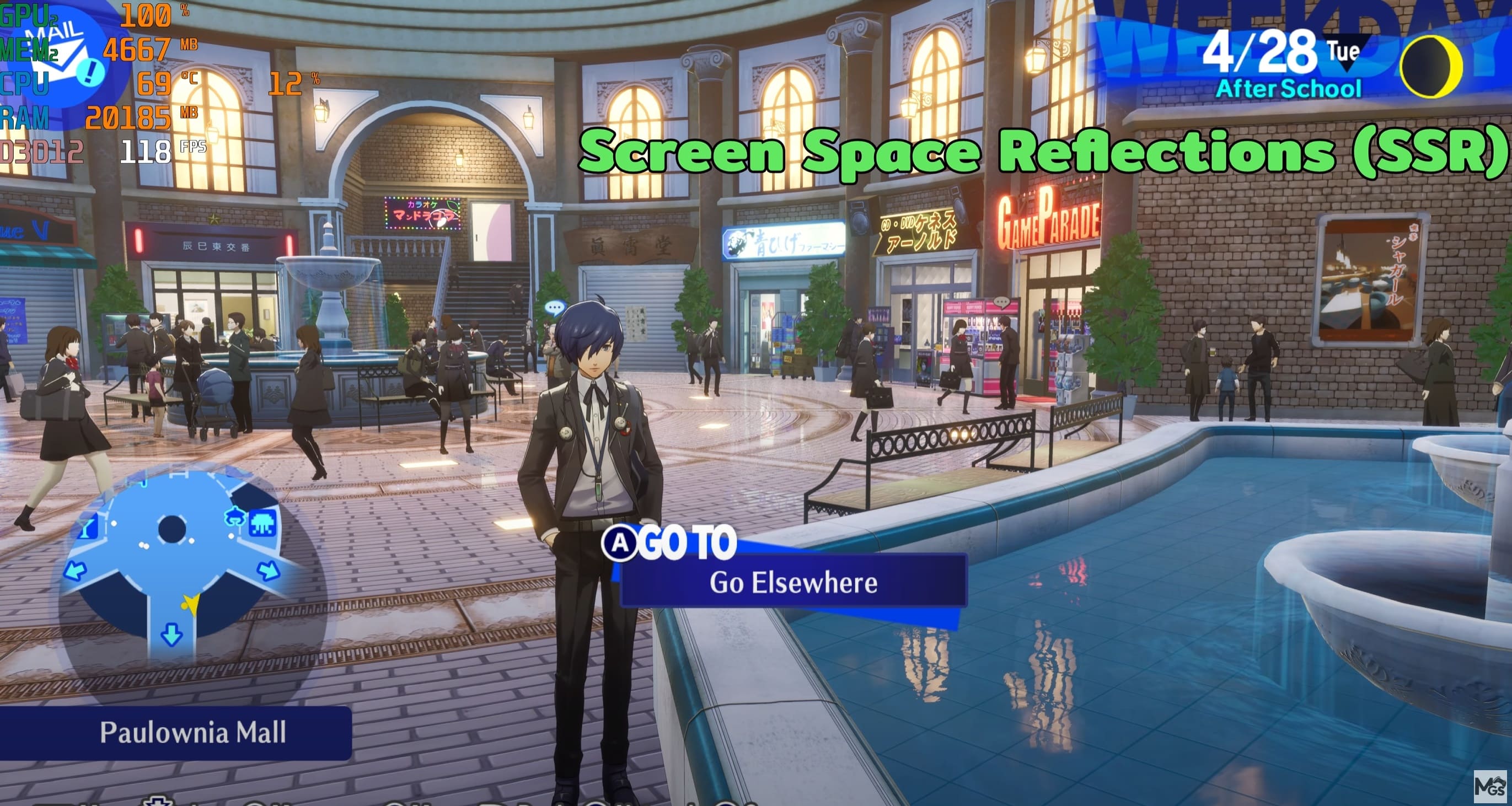Image resolution: width=1512 pixels, height=806 pixels.
Task: Click the exclamation badge on the mail icon
Action: pos(89,73)
